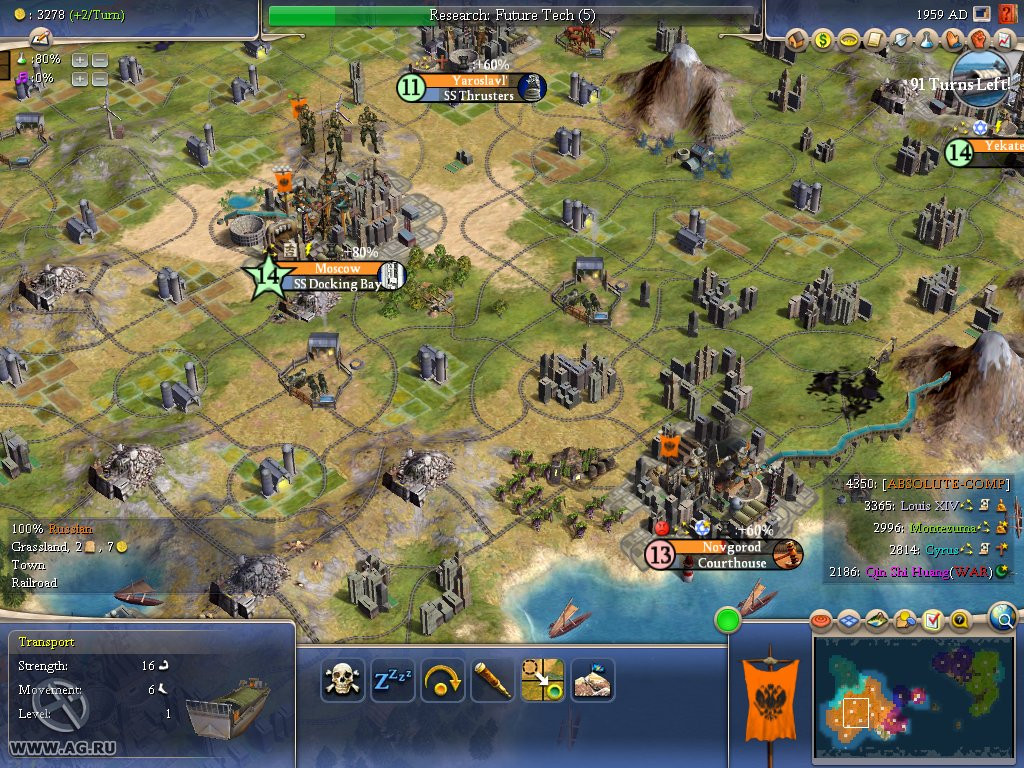The height and width of the screenshot is (768, 1024).
Task: Open the globe view magnifier button
Action: (x=1002, y=619)
